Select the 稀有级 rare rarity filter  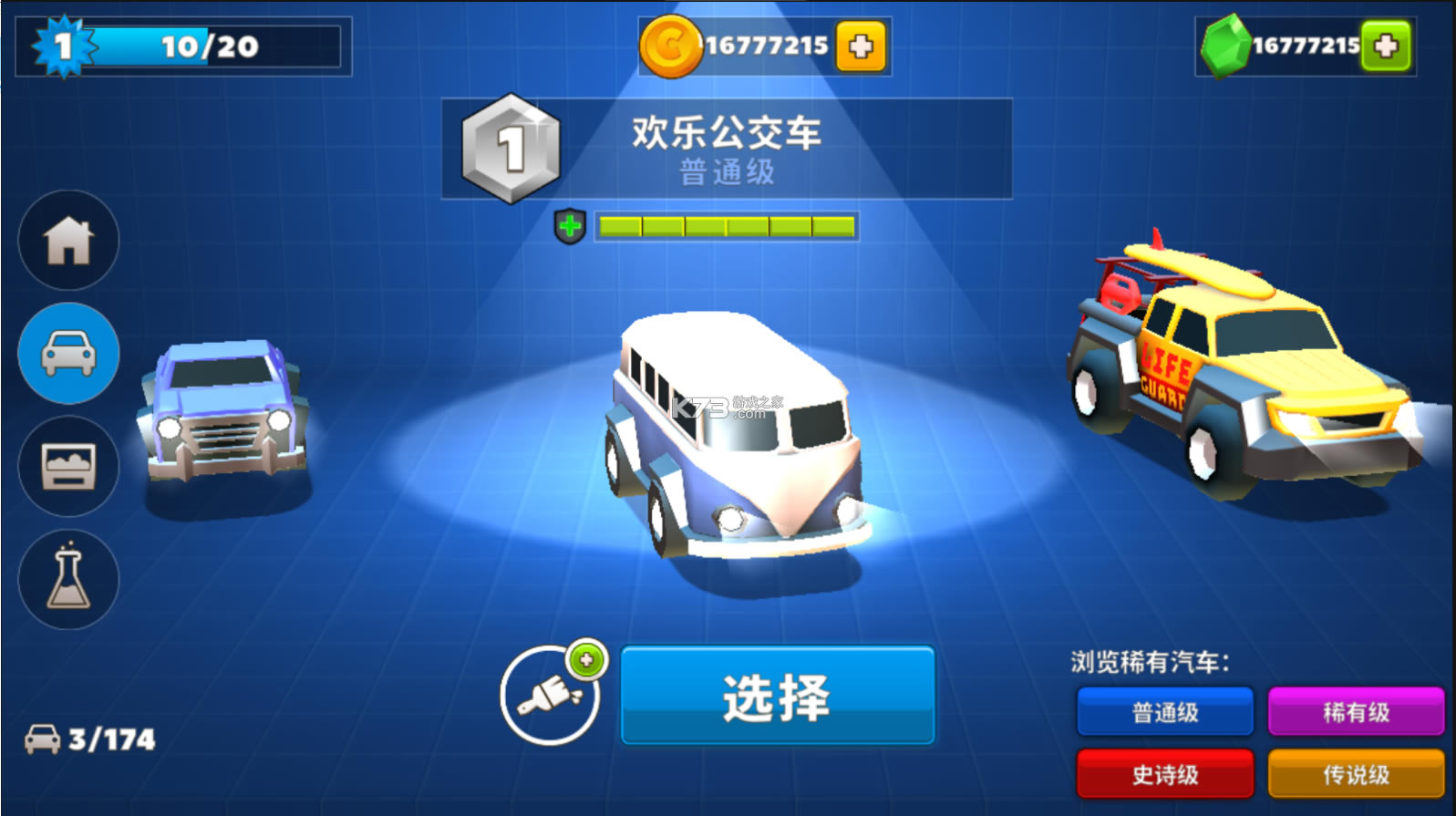tap(1358, 712)
